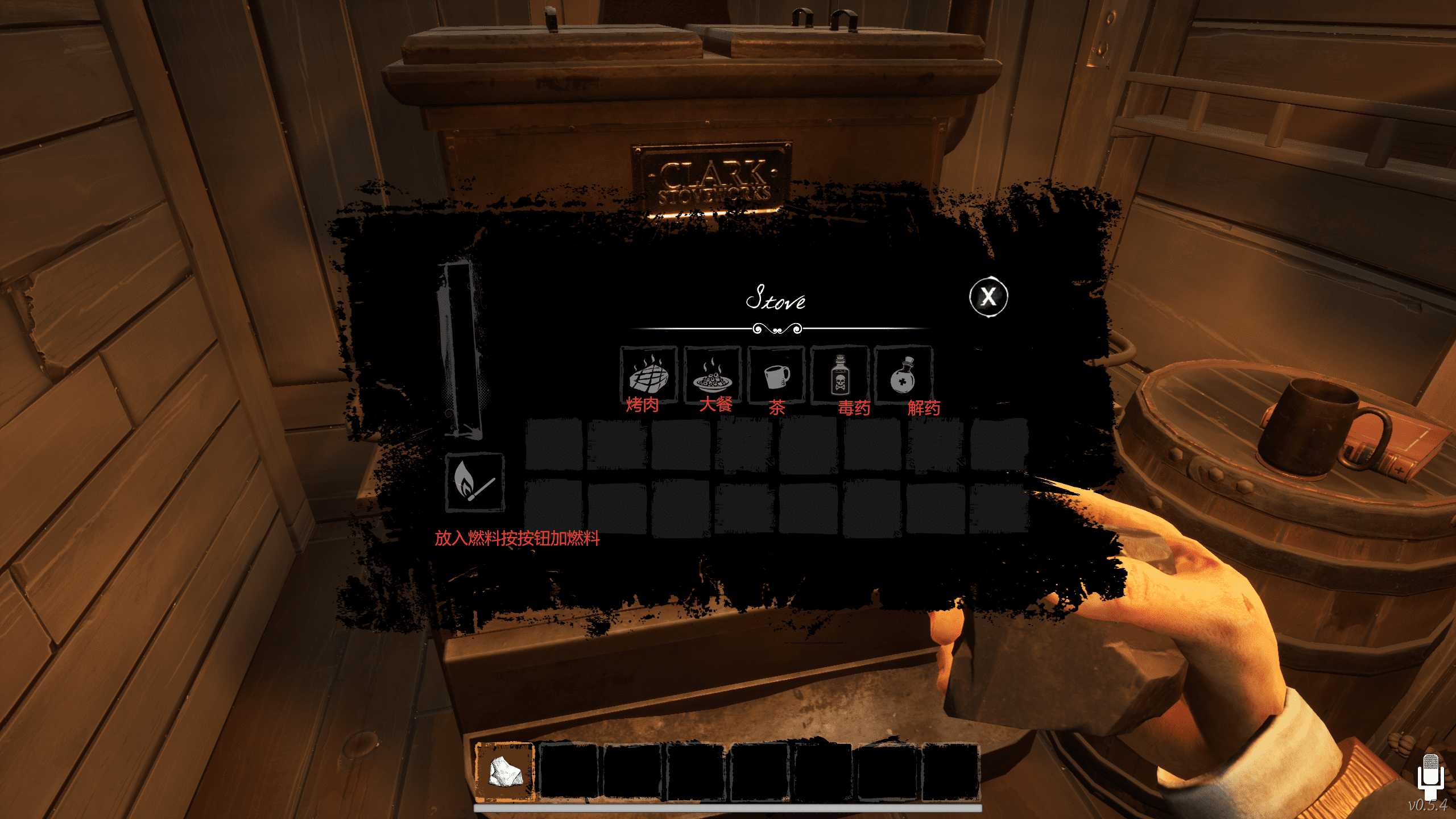Select the 烤肉 roast meat recipe

(648, 374)
